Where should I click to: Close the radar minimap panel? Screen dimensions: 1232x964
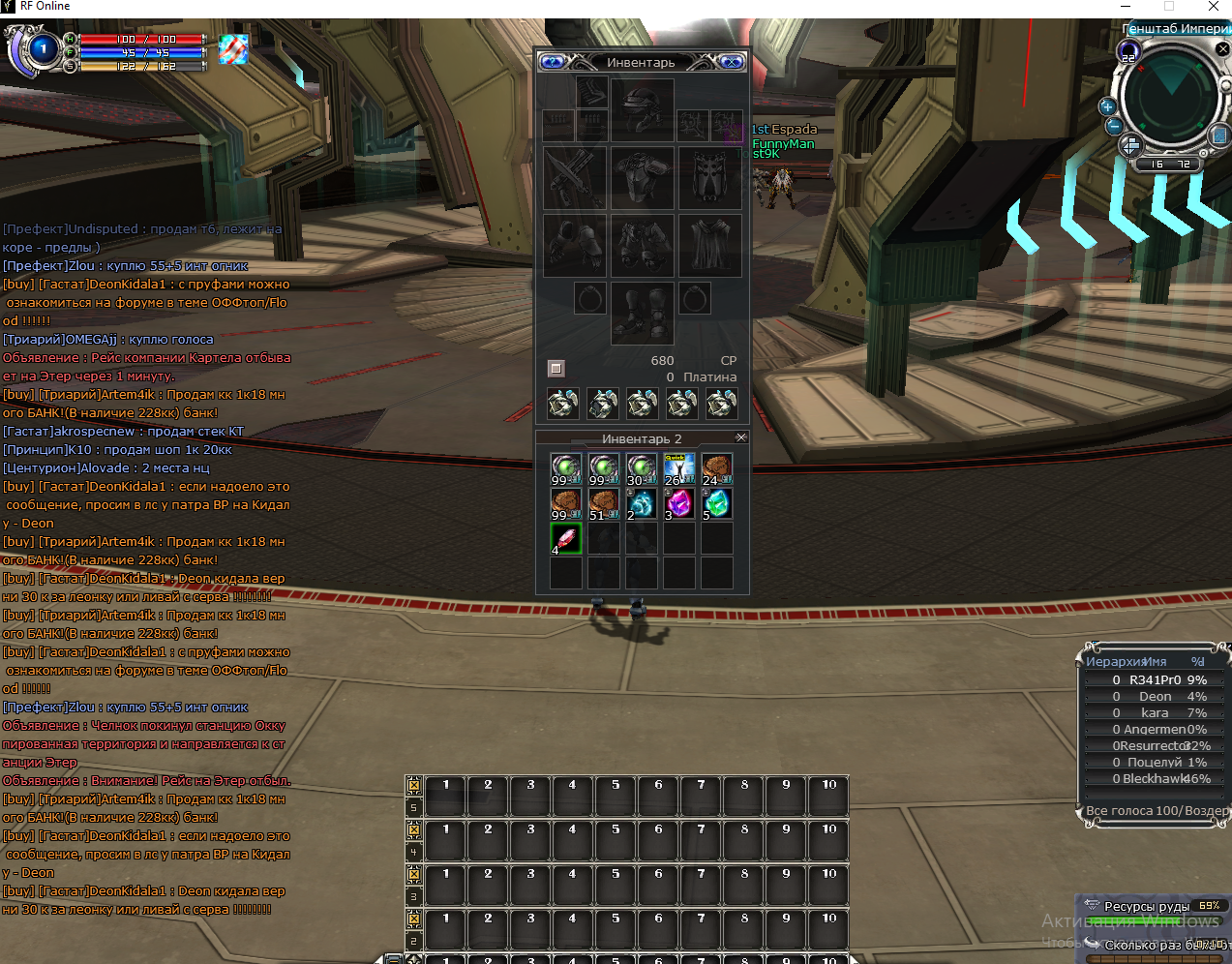tap(1222, 48)
